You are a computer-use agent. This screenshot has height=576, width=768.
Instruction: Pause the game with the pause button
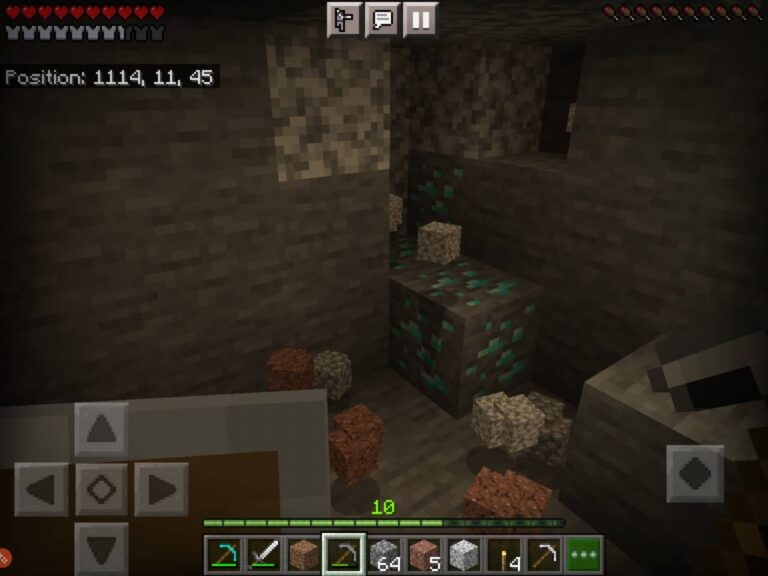tap(420, 19)
